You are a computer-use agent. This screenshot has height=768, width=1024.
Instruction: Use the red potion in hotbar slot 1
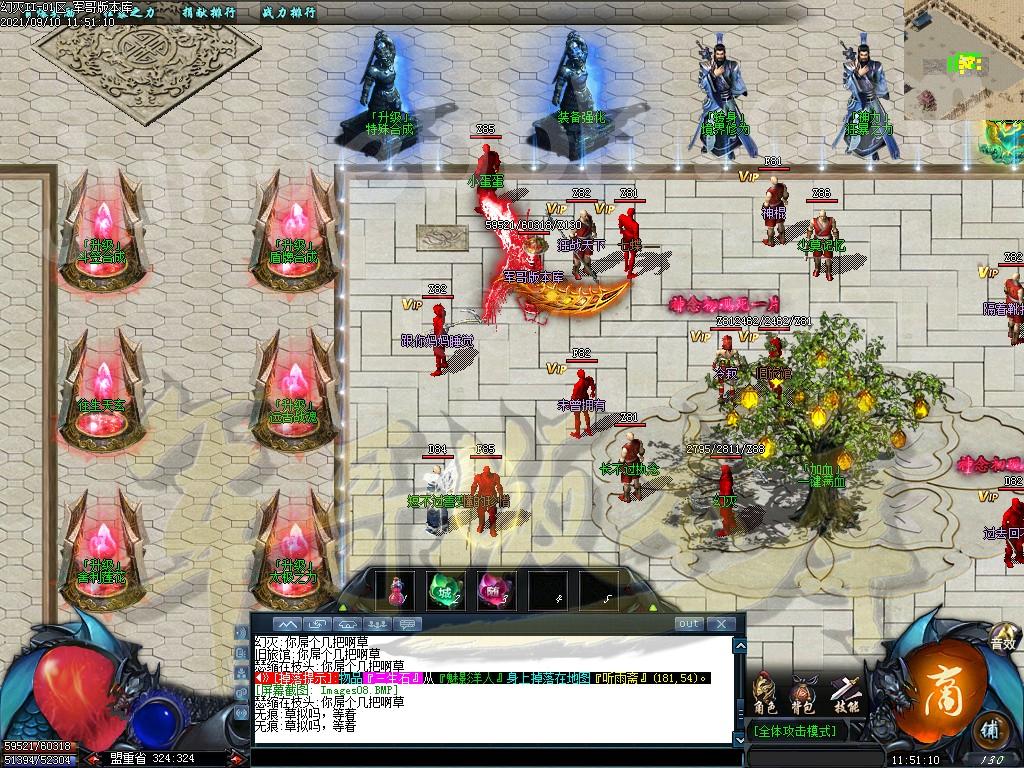click(396, 590)
